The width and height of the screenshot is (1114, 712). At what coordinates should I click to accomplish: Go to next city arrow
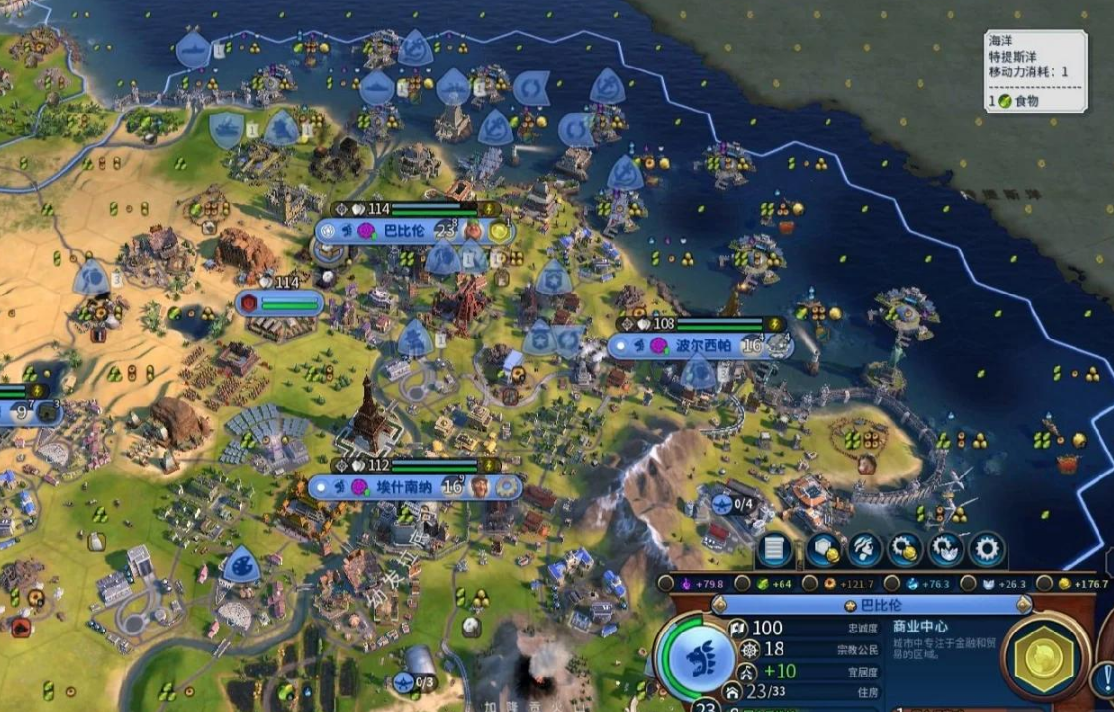pos(1023,605)
